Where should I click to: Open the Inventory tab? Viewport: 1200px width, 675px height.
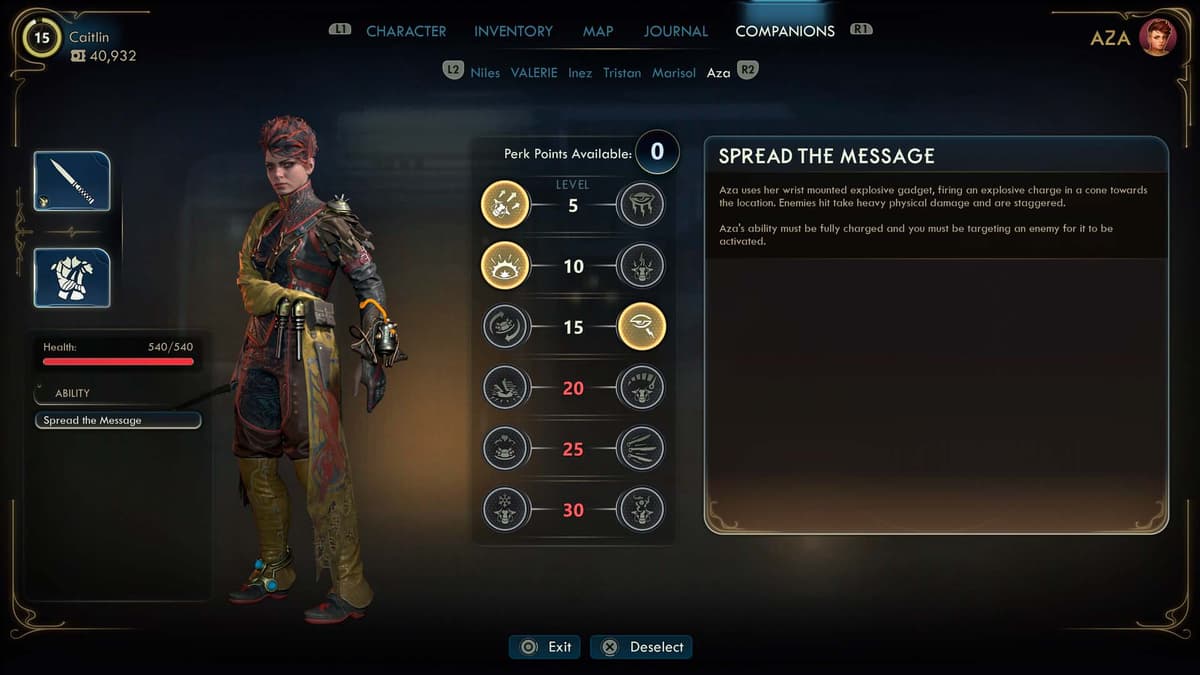pyautogui.click(x=514, y=31)
